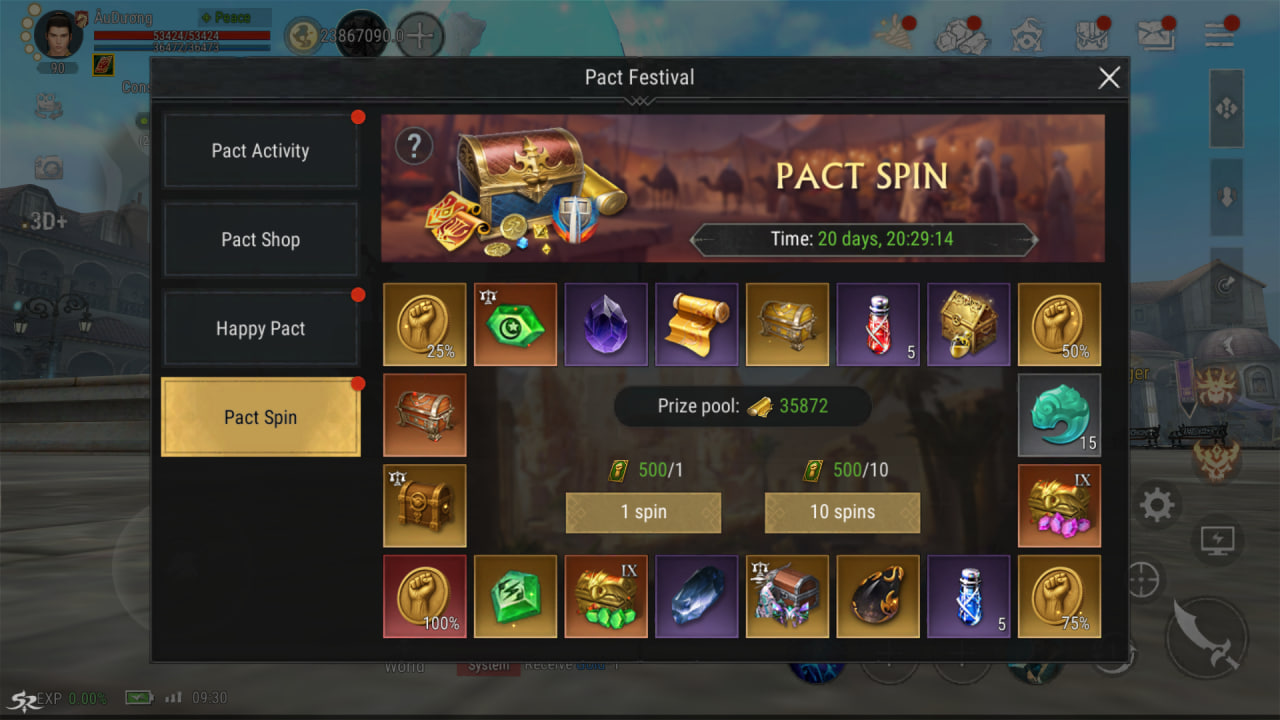View the purple crystal prize
This screenshot has width=1280, height=720.
point(606,324)
